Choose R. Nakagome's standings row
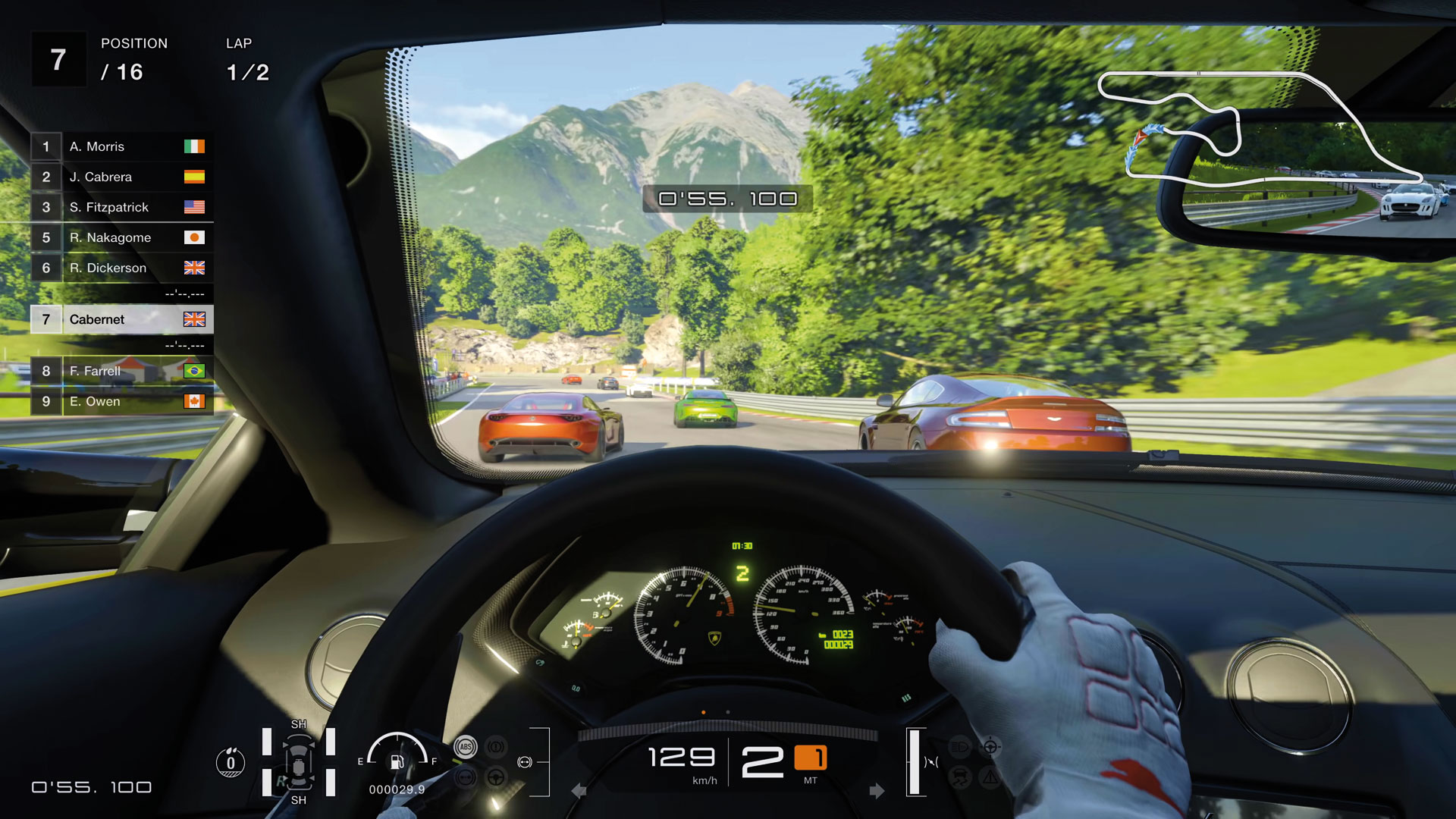 [121, 237]
